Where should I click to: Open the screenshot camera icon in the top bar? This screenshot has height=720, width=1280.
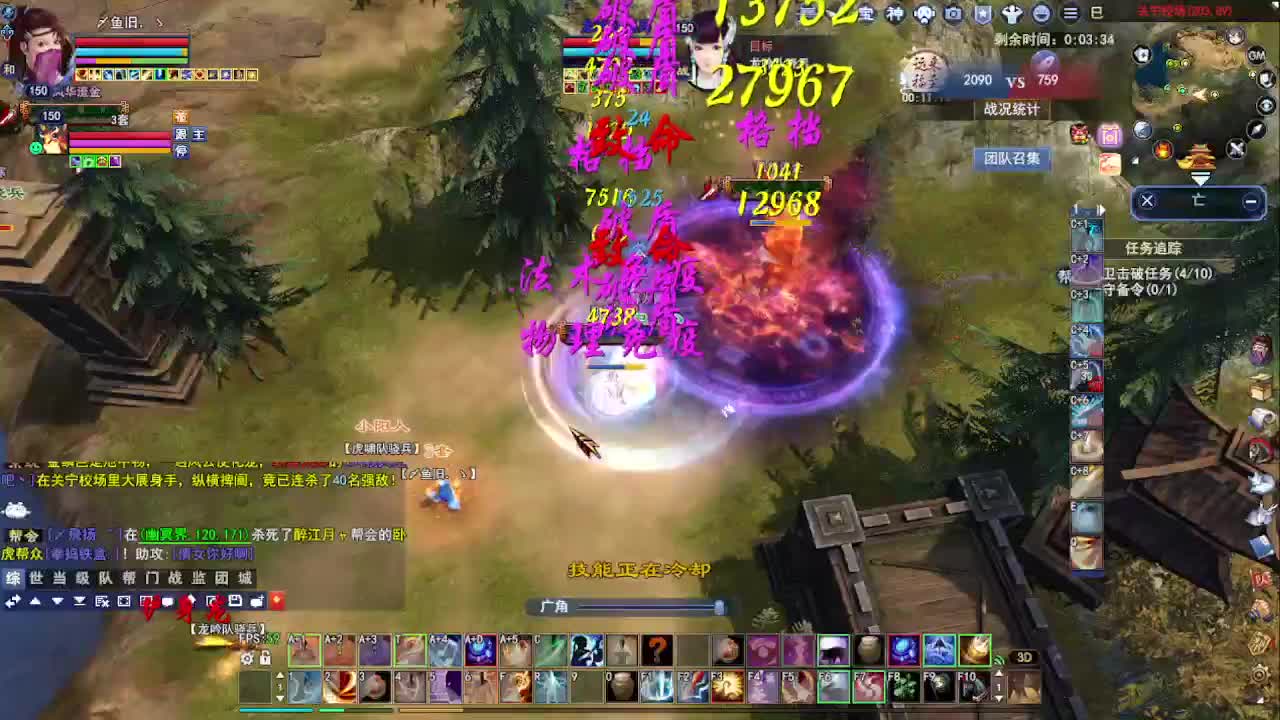coord(954,13)
